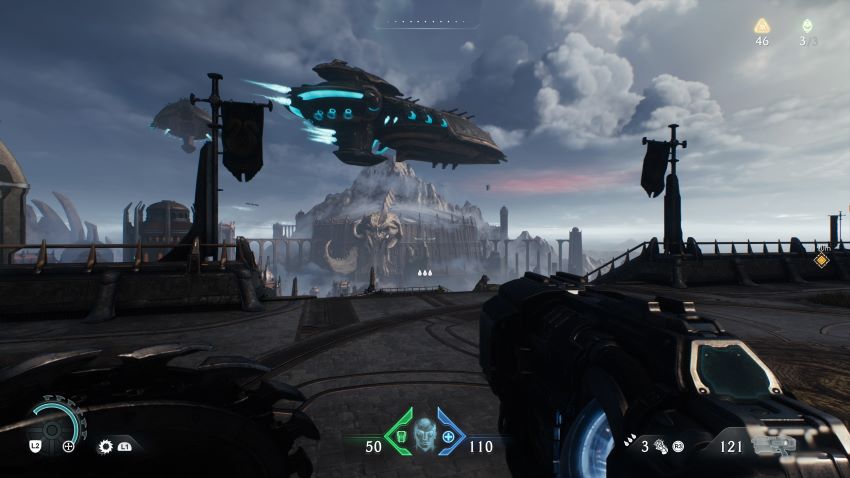Click the melee gauntlet fist icon
Image resolution: width=850 pixels, height=478 pixels.
pos(660,447)
